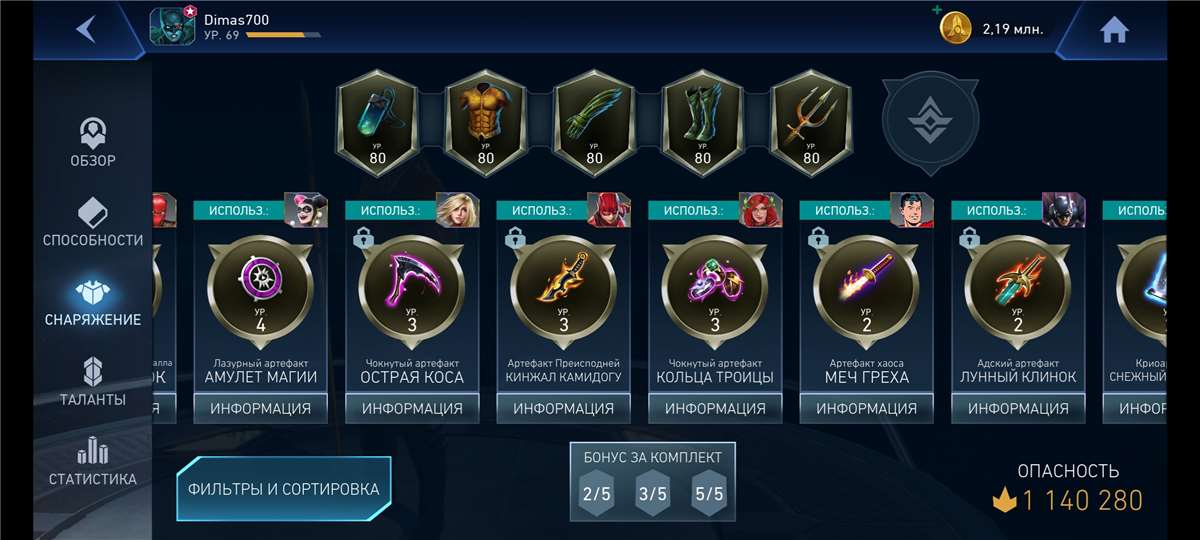Image resolution: width=1200 pixels, height=540 pixels.
Task: Select the АМУЛЕТ МАГИИ artifact card
Action: coord(261,300)
